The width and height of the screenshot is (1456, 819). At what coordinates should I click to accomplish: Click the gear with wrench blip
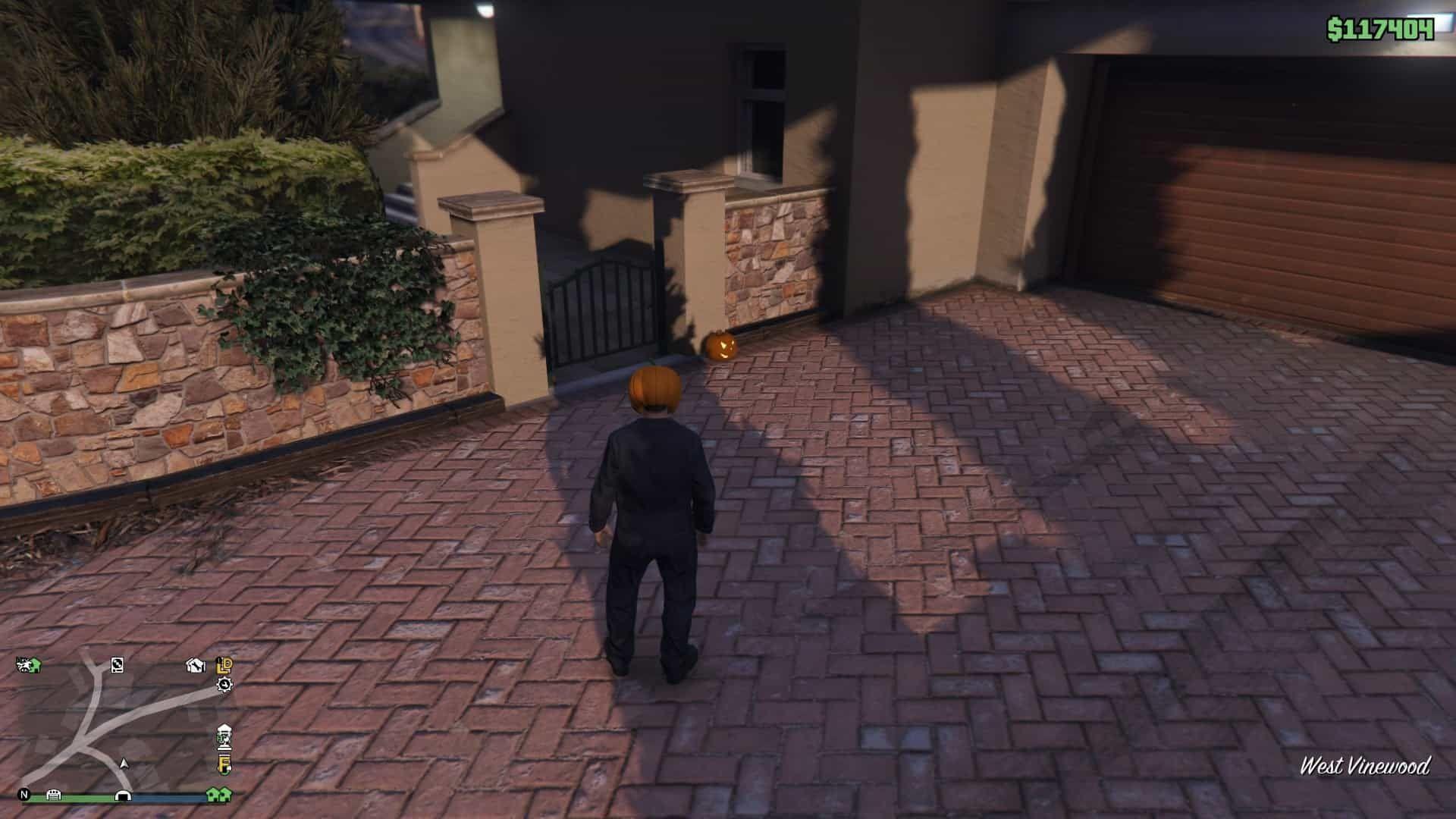[x=224, y=685]
